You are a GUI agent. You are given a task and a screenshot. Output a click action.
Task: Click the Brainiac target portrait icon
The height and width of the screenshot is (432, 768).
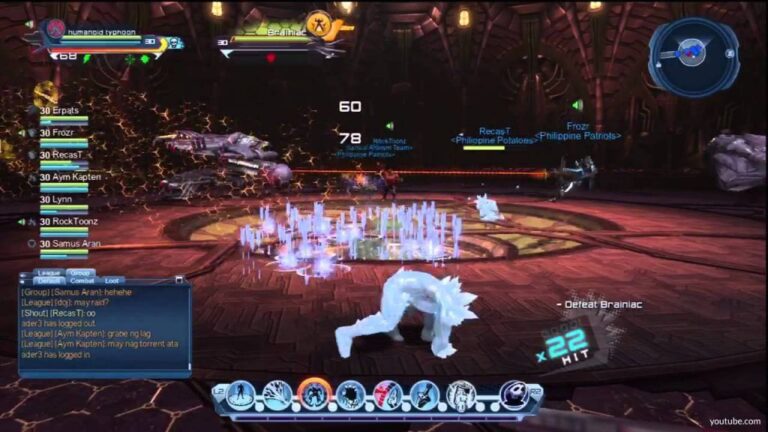[319, 22]
